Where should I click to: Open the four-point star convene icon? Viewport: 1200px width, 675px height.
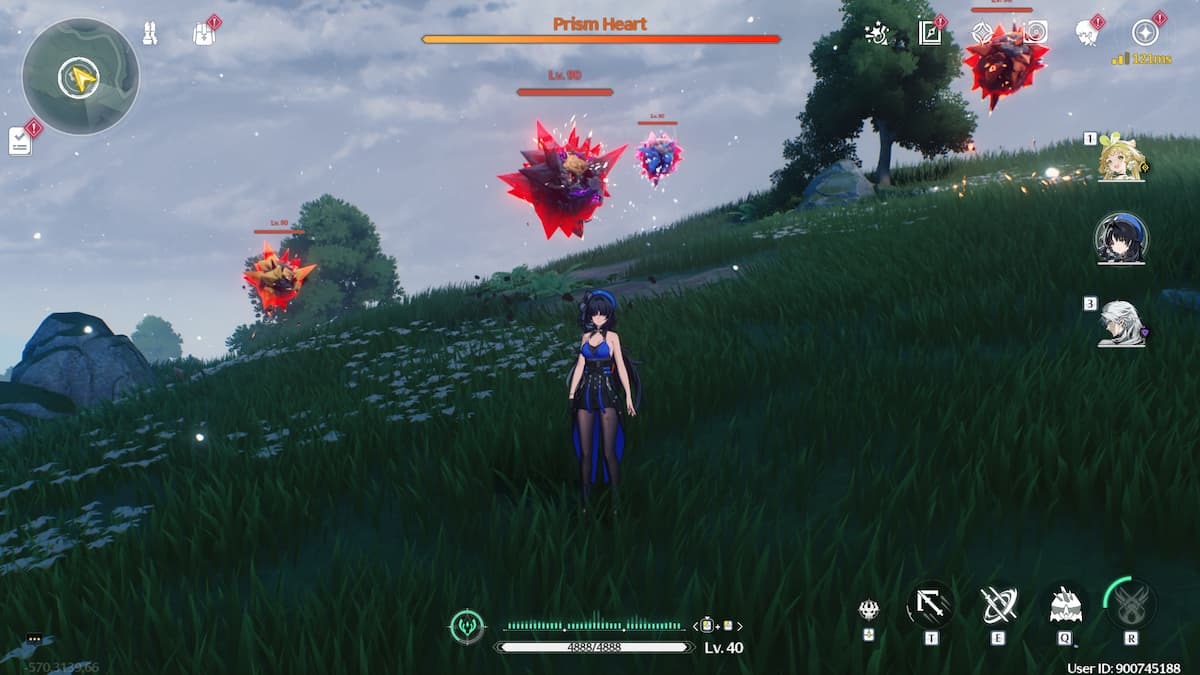tap(983, 32)
